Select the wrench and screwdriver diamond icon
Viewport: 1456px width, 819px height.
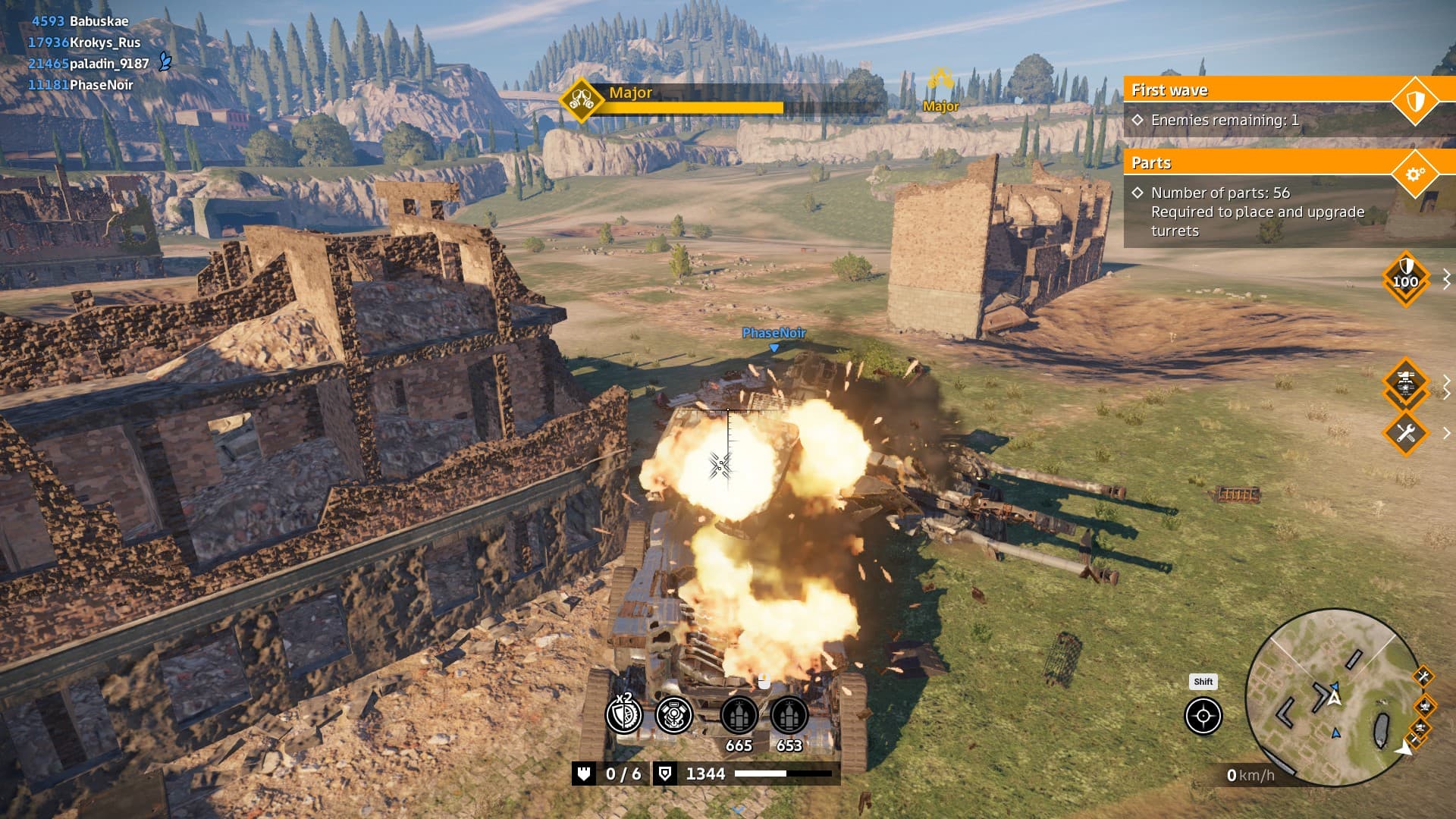click(x=1405, y=434)
